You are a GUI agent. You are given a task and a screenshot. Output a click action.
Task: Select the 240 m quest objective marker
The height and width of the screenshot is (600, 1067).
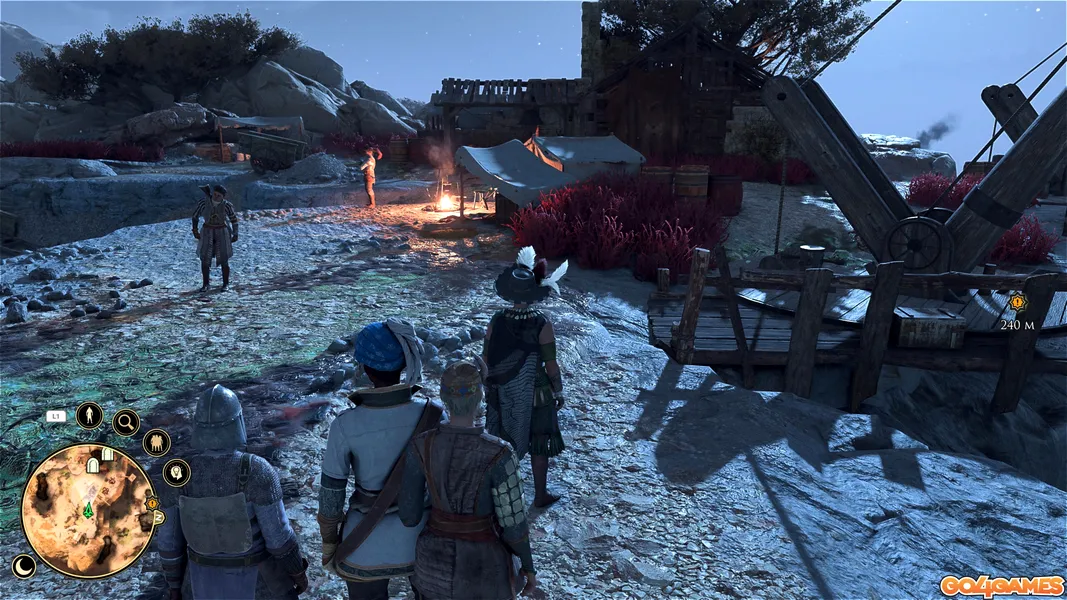(1018, 301)
